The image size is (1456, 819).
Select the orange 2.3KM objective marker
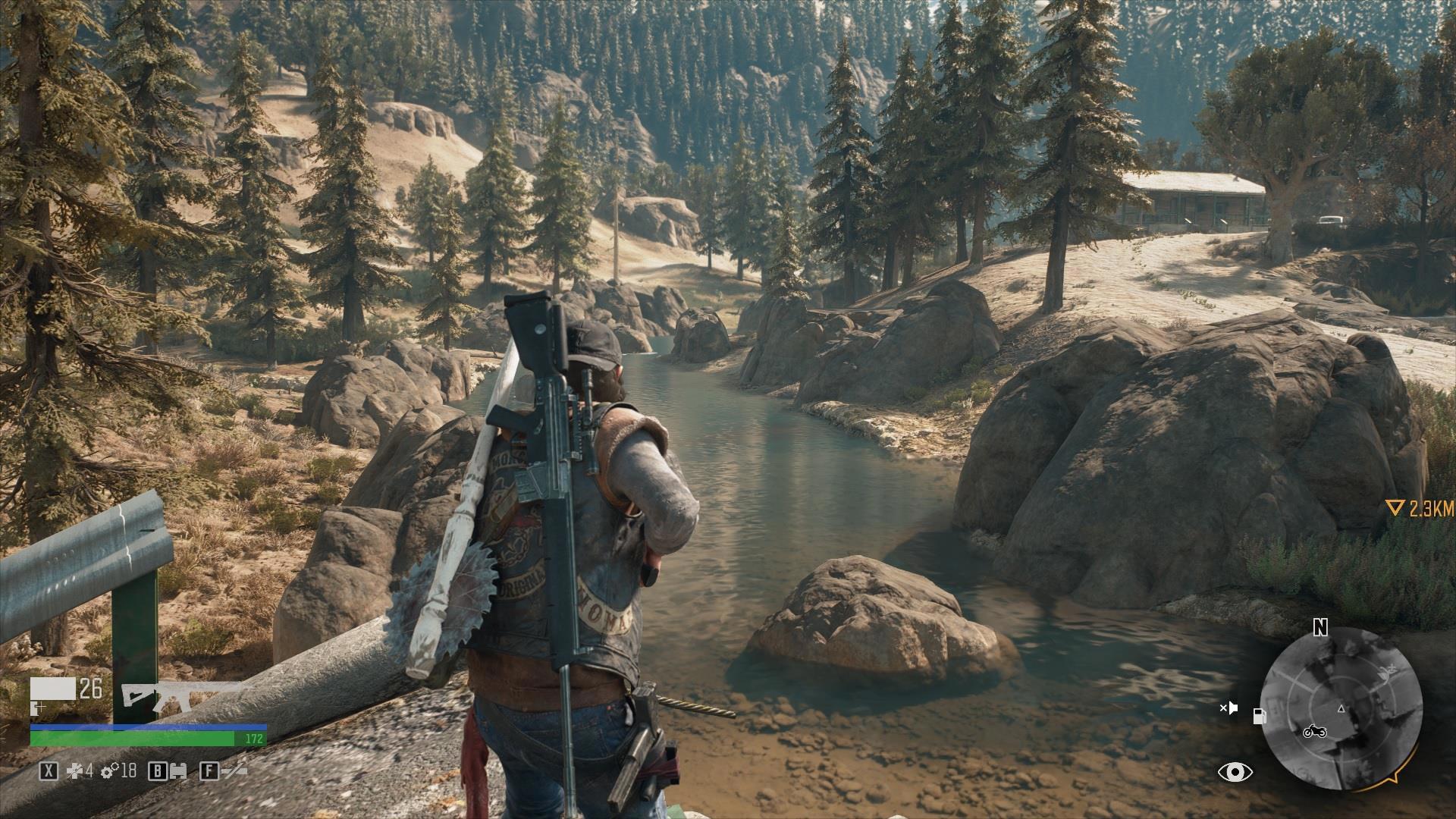[x=1420, y=509]
